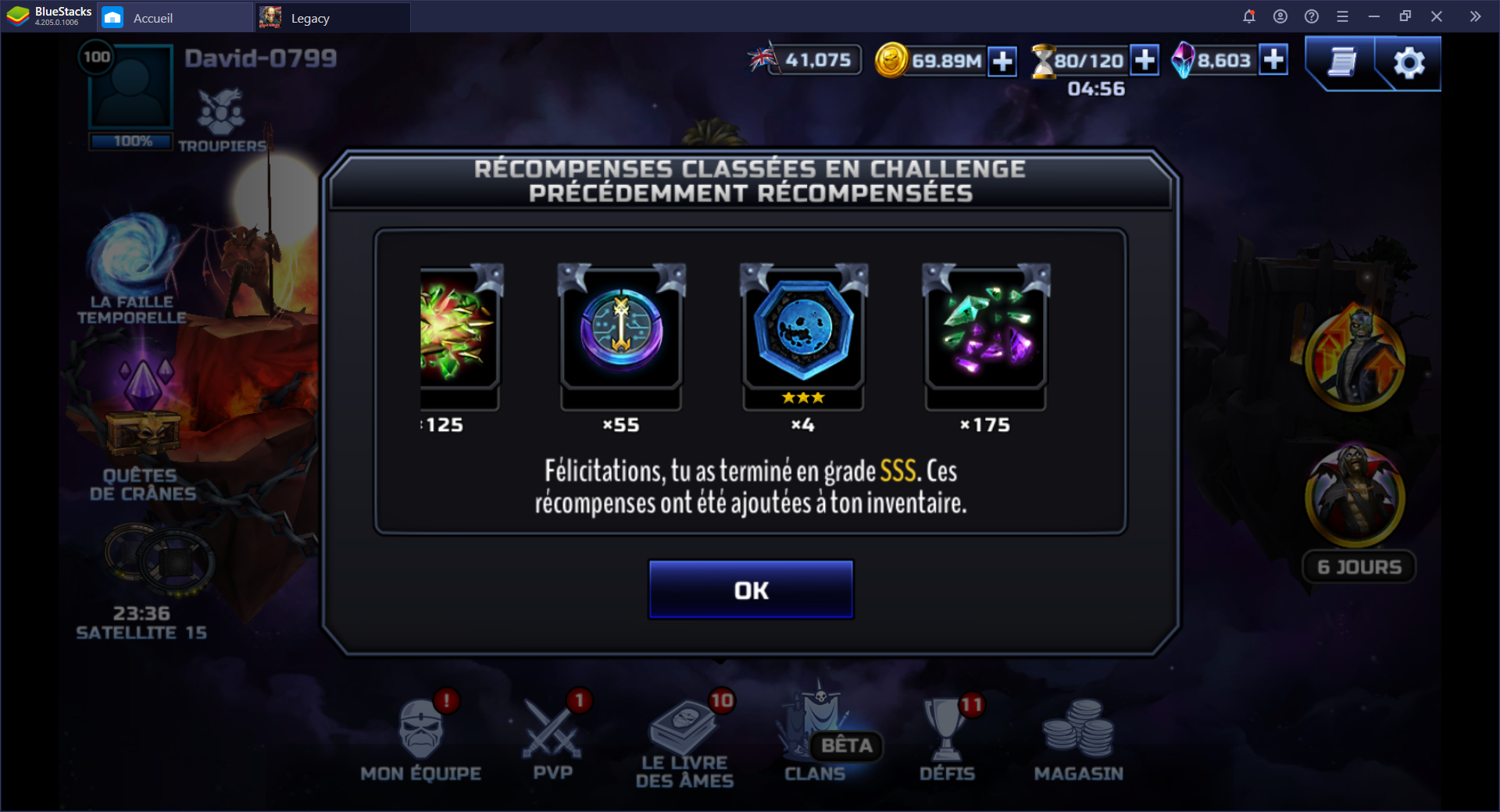Buy more ironite gems with the plus button
This screenshot has width=1500, height=812.
point(1273,59)
